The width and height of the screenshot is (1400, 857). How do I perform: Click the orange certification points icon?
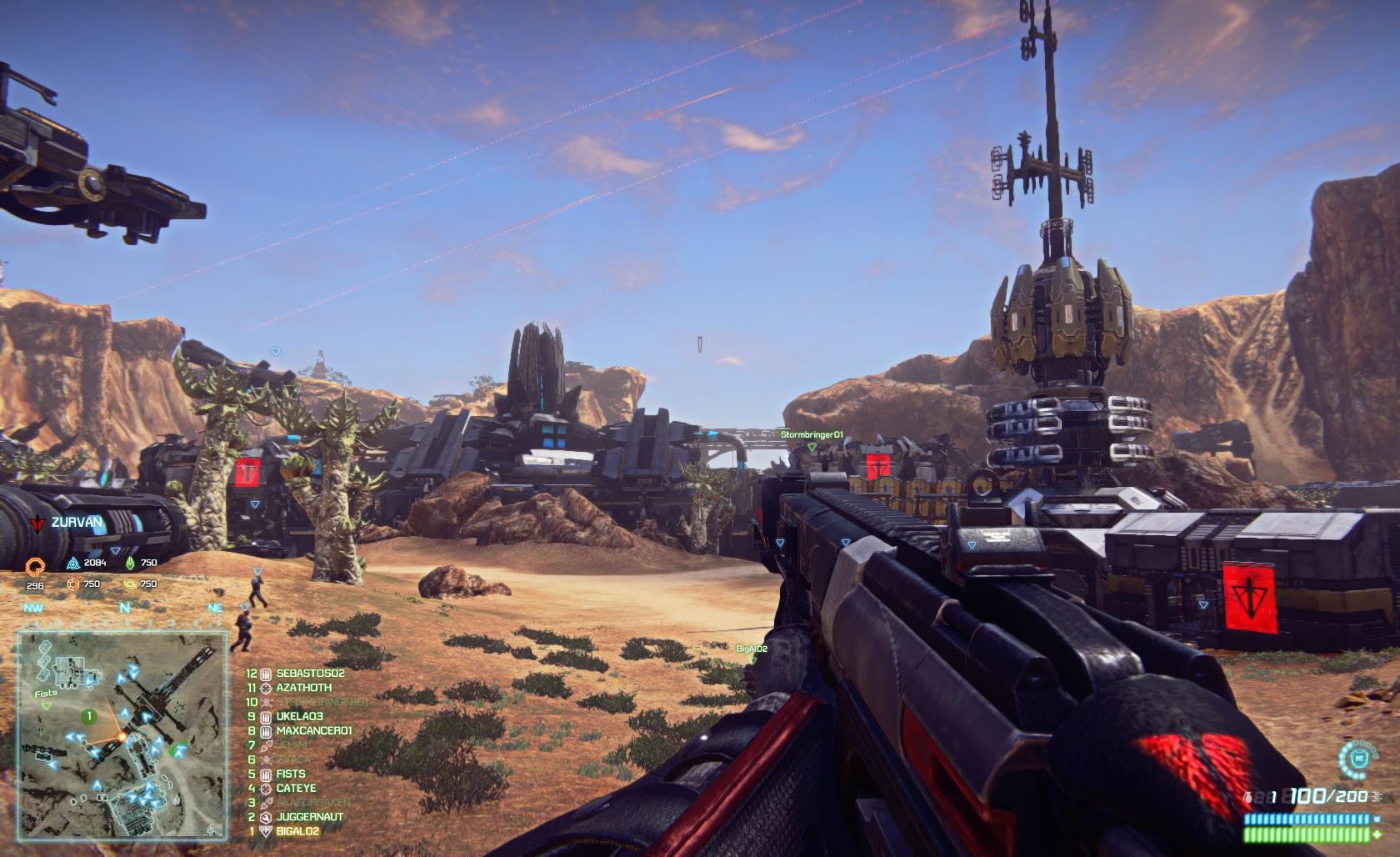[35, 564]
